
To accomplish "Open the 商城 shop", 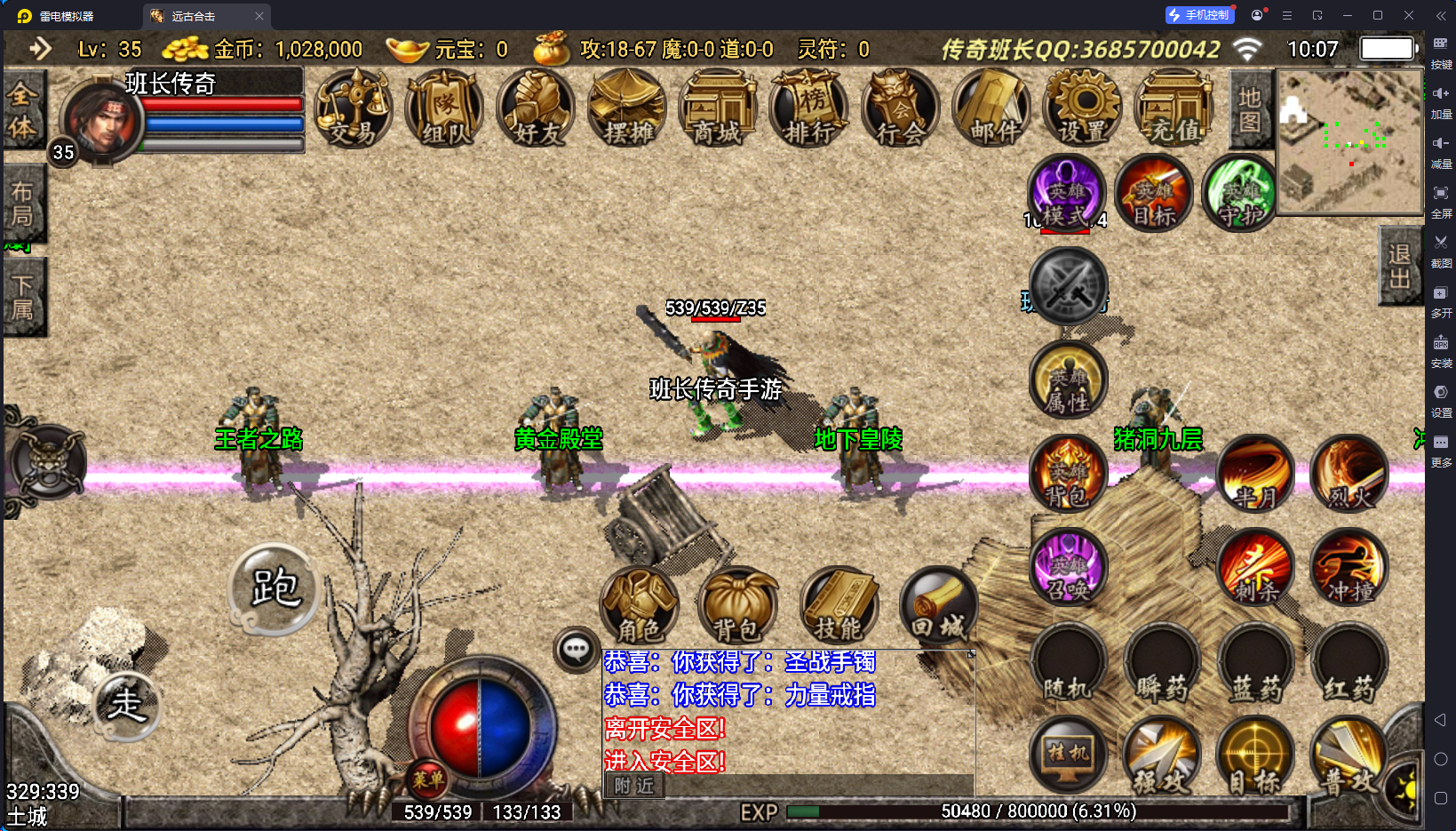I will coord(718,109).
